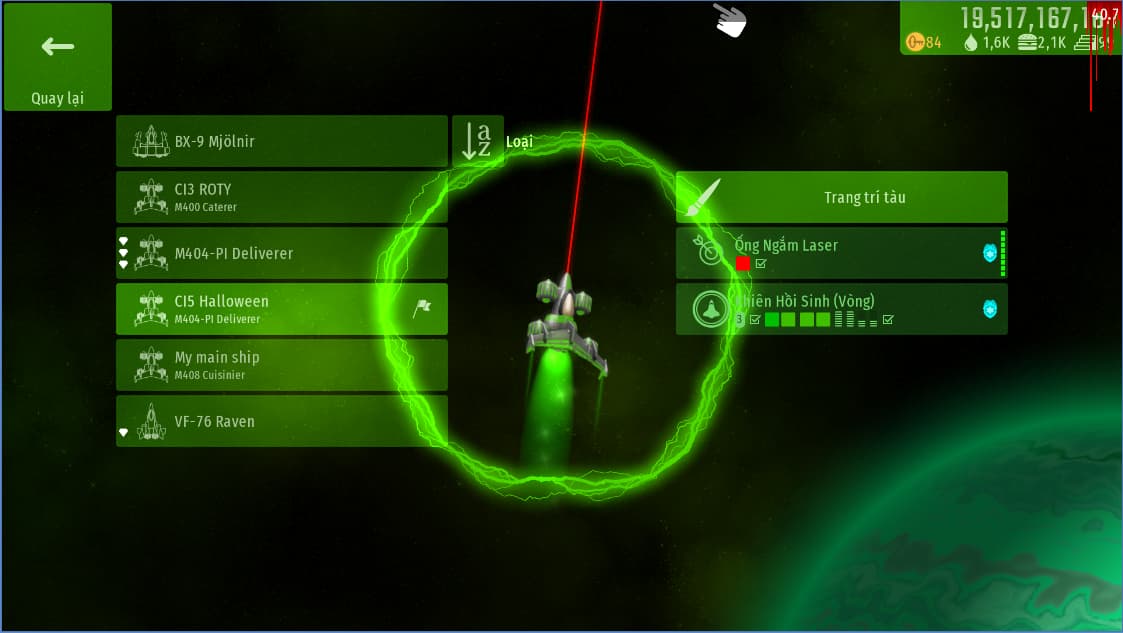1123x633 pixels.
Task: Open the Ống Ngắm Laser equipment row
Action: coord(841,253)
